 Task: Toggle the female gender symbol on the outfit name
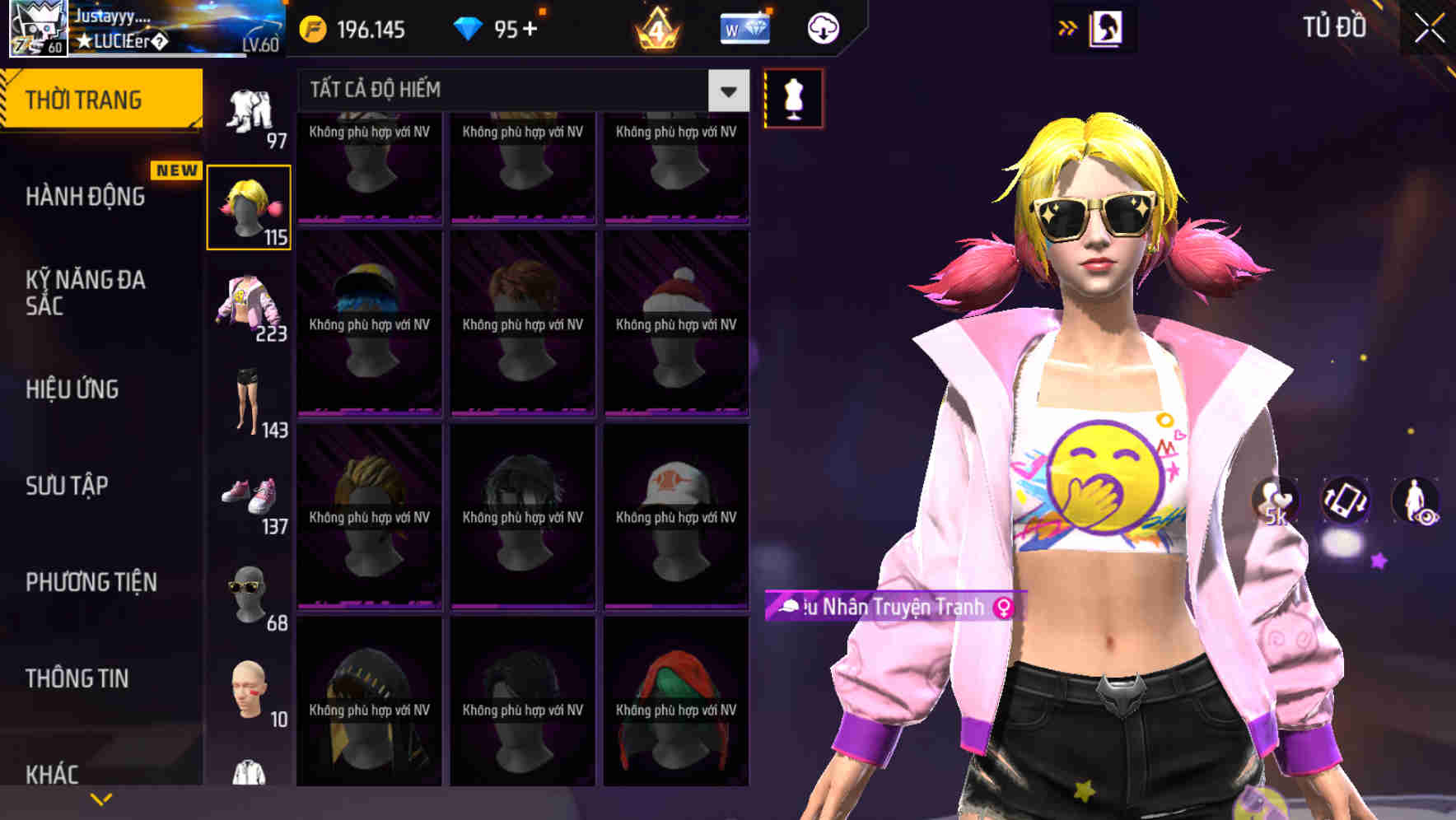click(x=1004, y=608)
